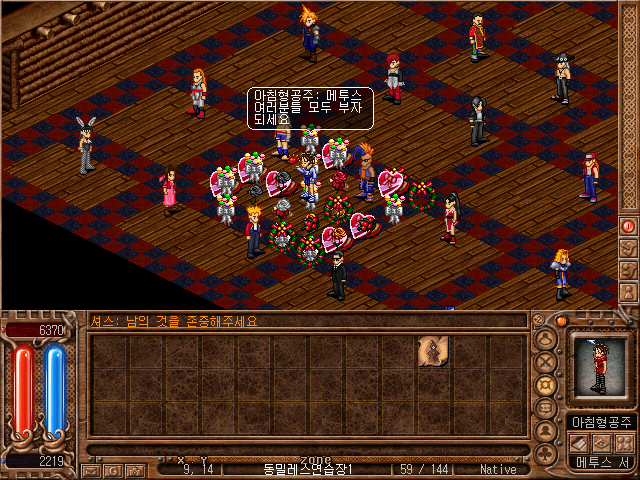This screenshot has width=640, height=480.
Task: Click the four-dots group icon button
Action: [x=624, y=442]
